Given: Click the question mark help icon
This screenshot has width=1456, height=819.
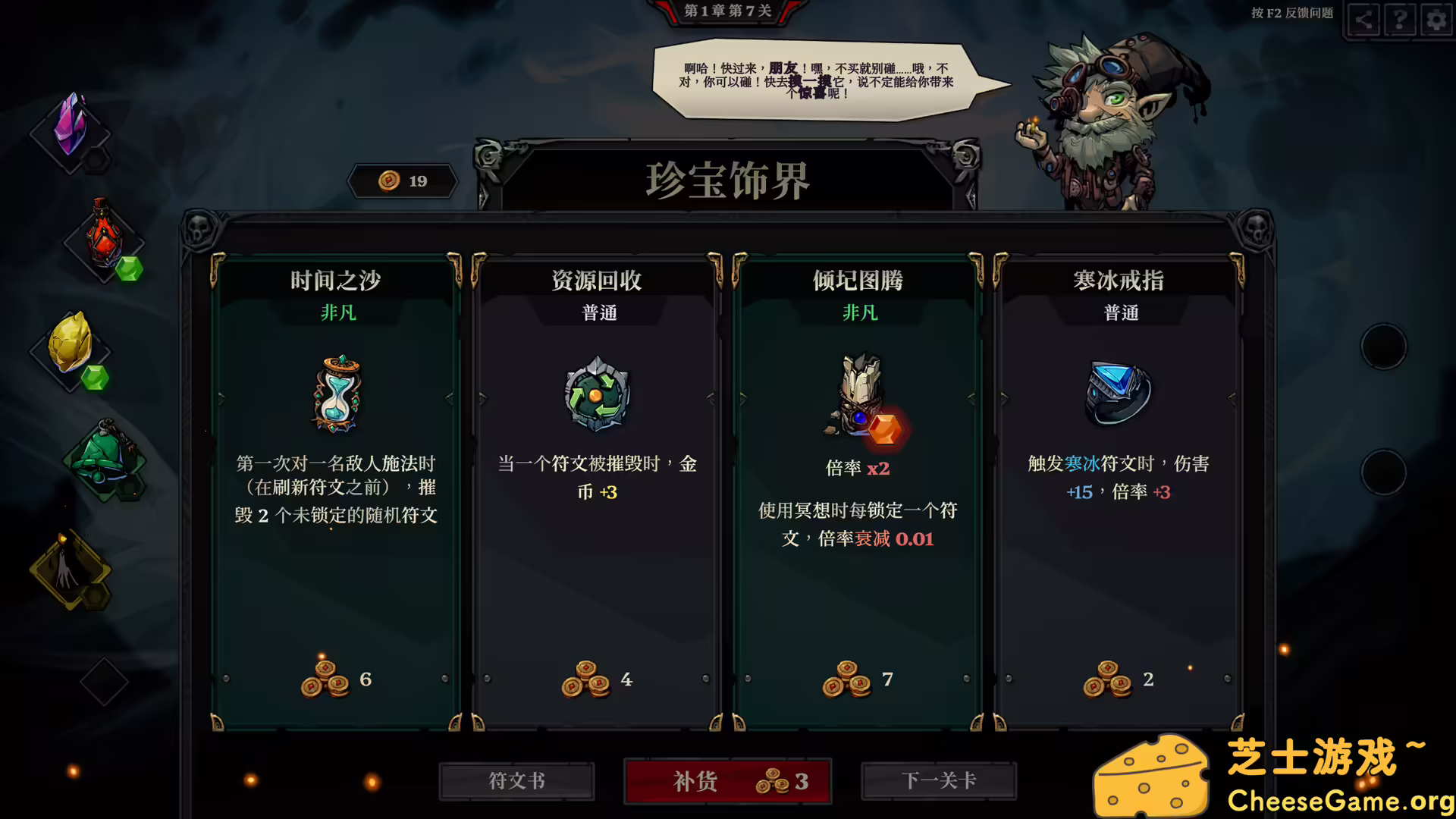Looking at the screenshot, I should (x=1399, y=20).
